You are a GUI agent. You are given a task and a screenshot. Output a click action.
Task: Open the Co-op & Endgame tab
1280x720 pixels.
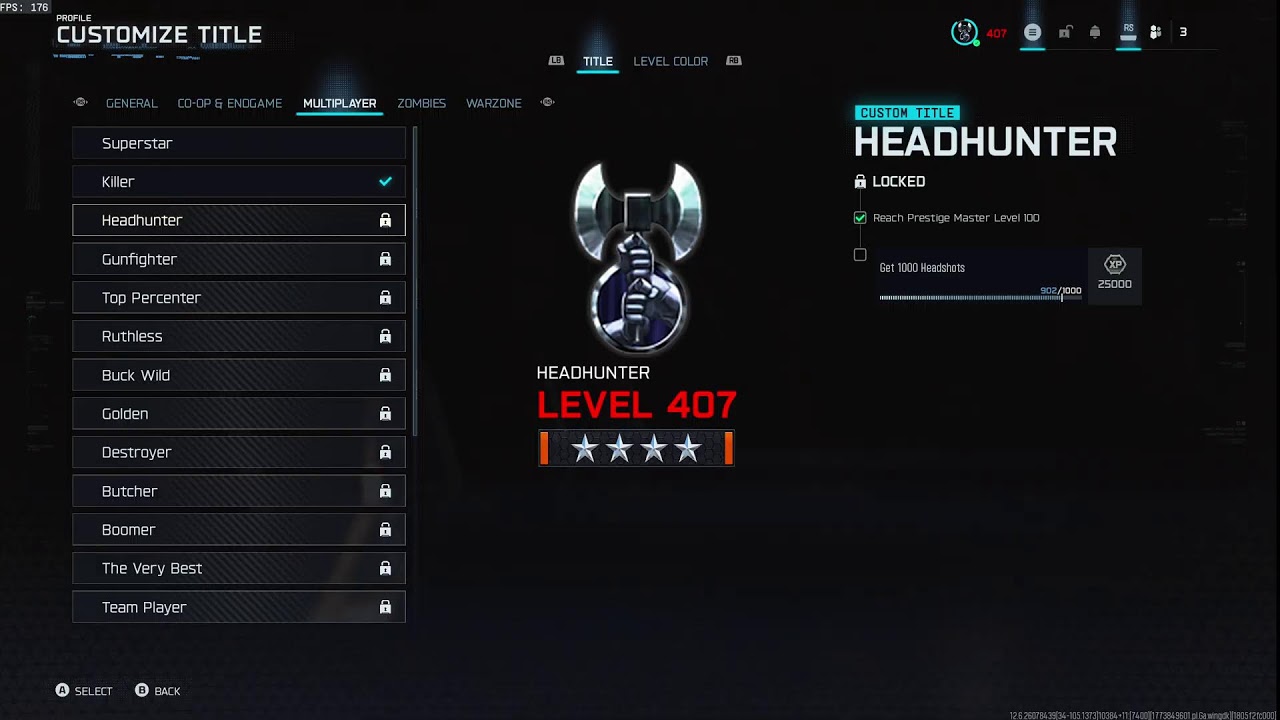[x=230, y=103]
